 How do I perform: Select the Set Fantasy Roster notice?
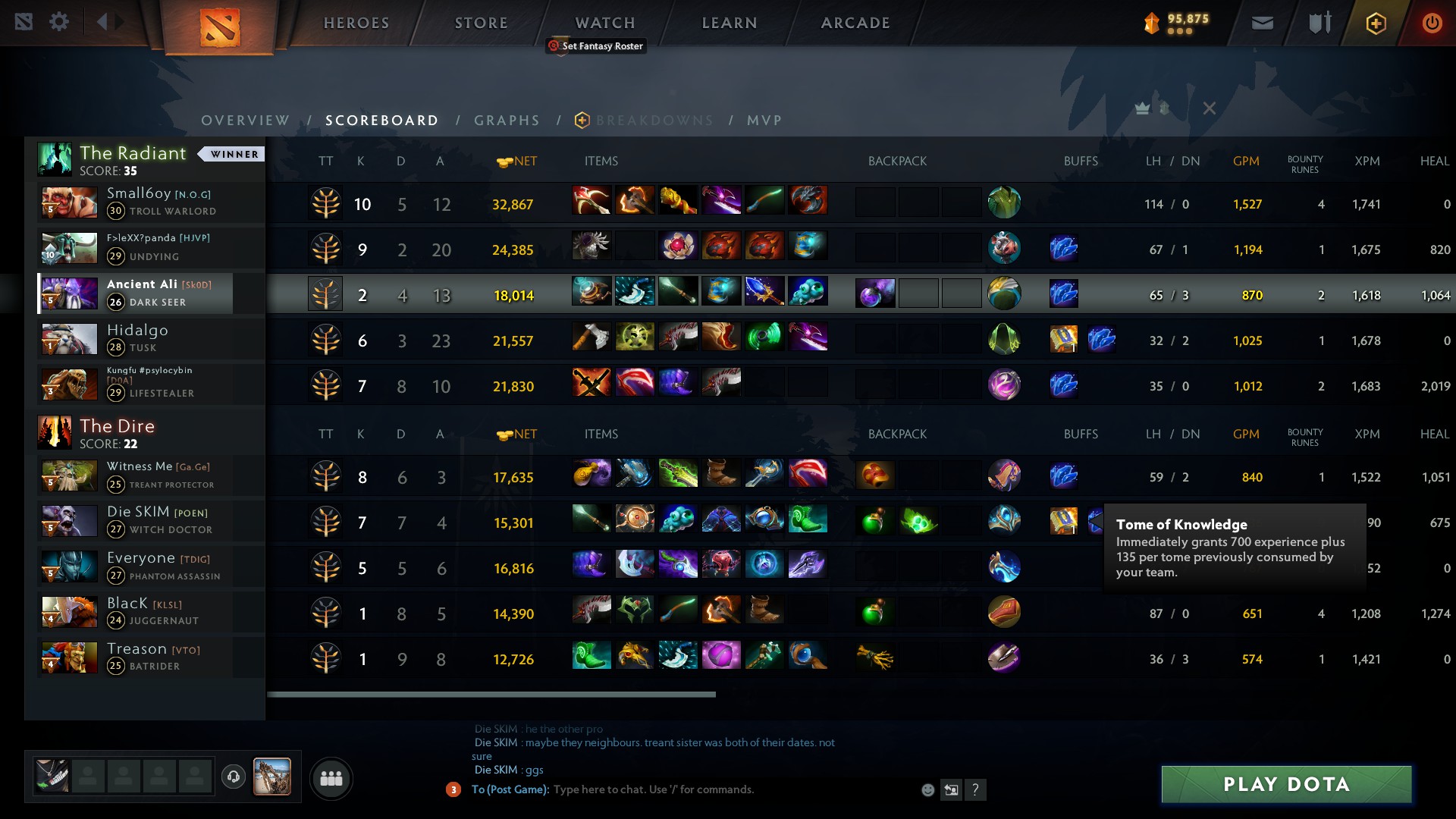596,46
